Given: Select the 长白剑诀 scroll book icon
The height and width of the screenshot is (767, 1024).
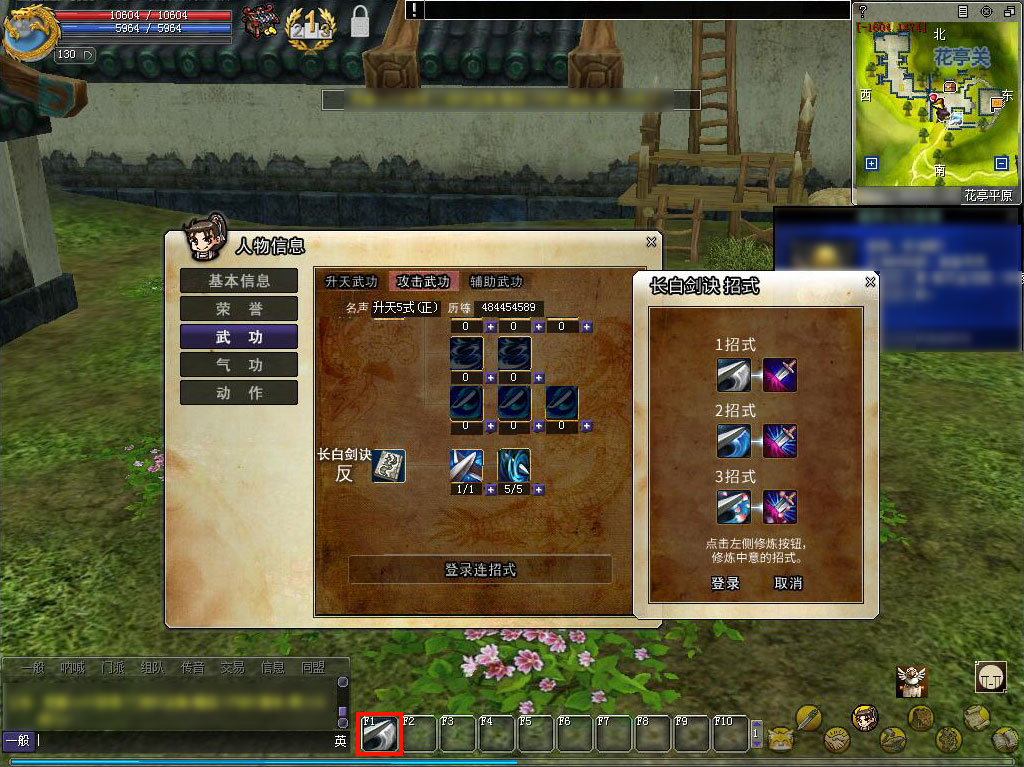Looking at the screenshot, I should pos(388,466).
